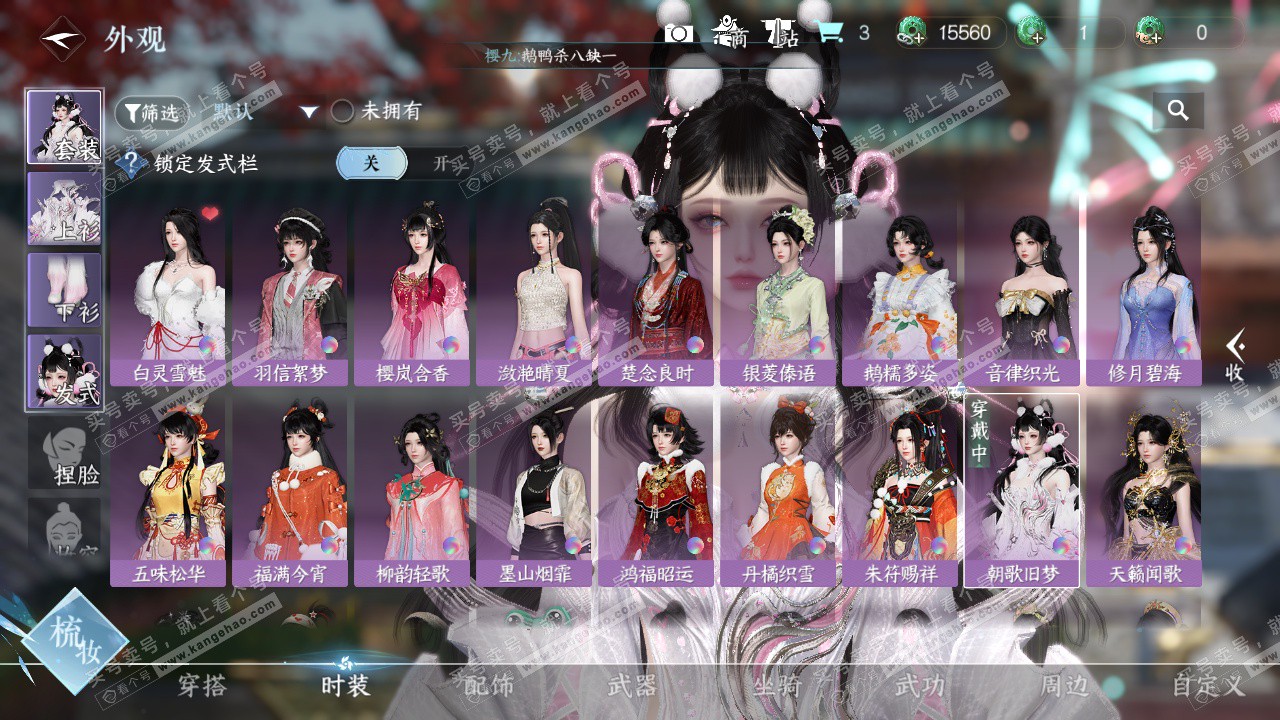The height and width of the screenshot is (720, 1280).
Task: Open the 捏脸 face customization
Action: coord(64,455)
